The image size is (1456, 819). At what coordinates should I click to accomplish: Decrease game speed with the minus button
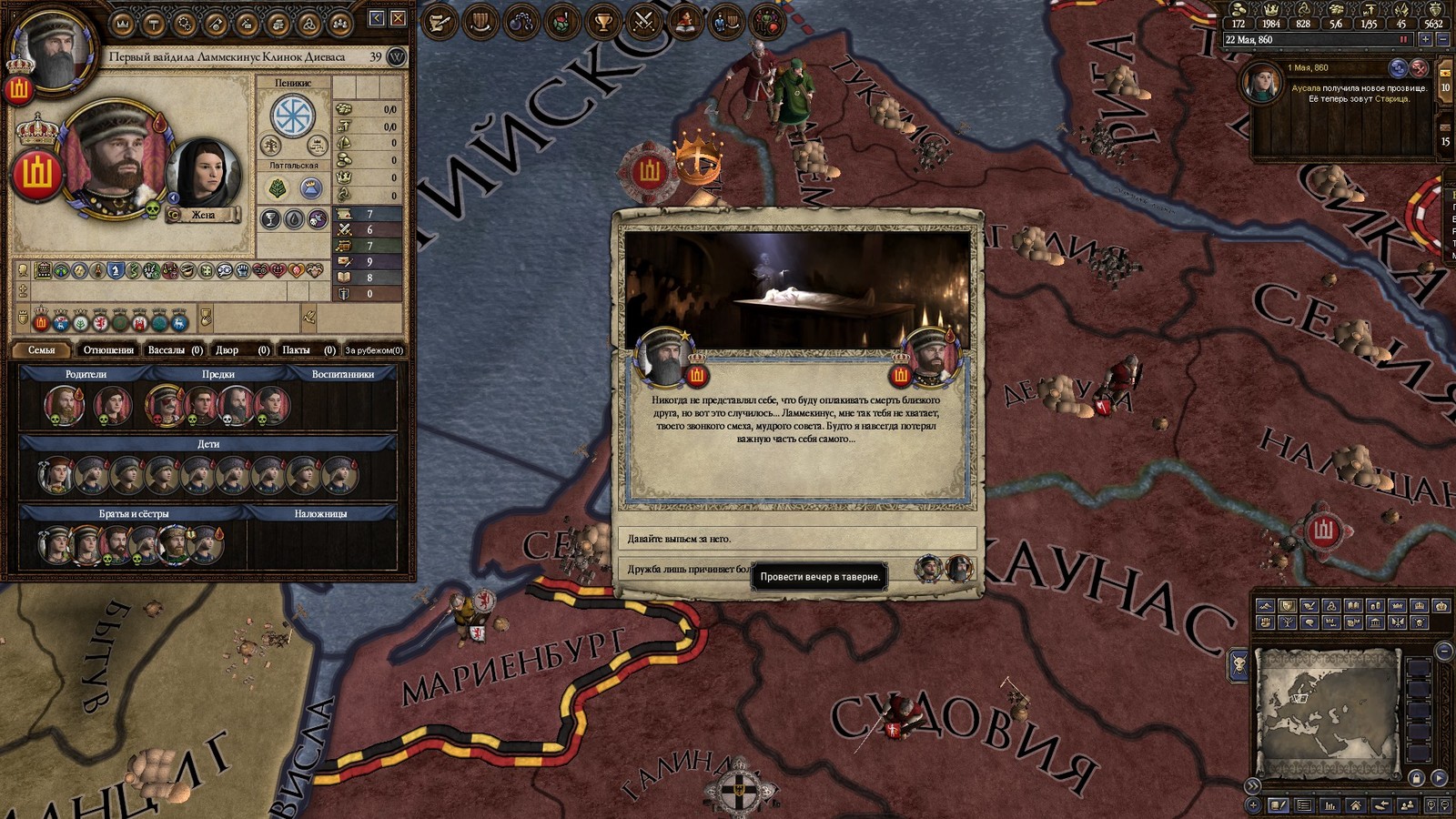[x=1443, y=40]
